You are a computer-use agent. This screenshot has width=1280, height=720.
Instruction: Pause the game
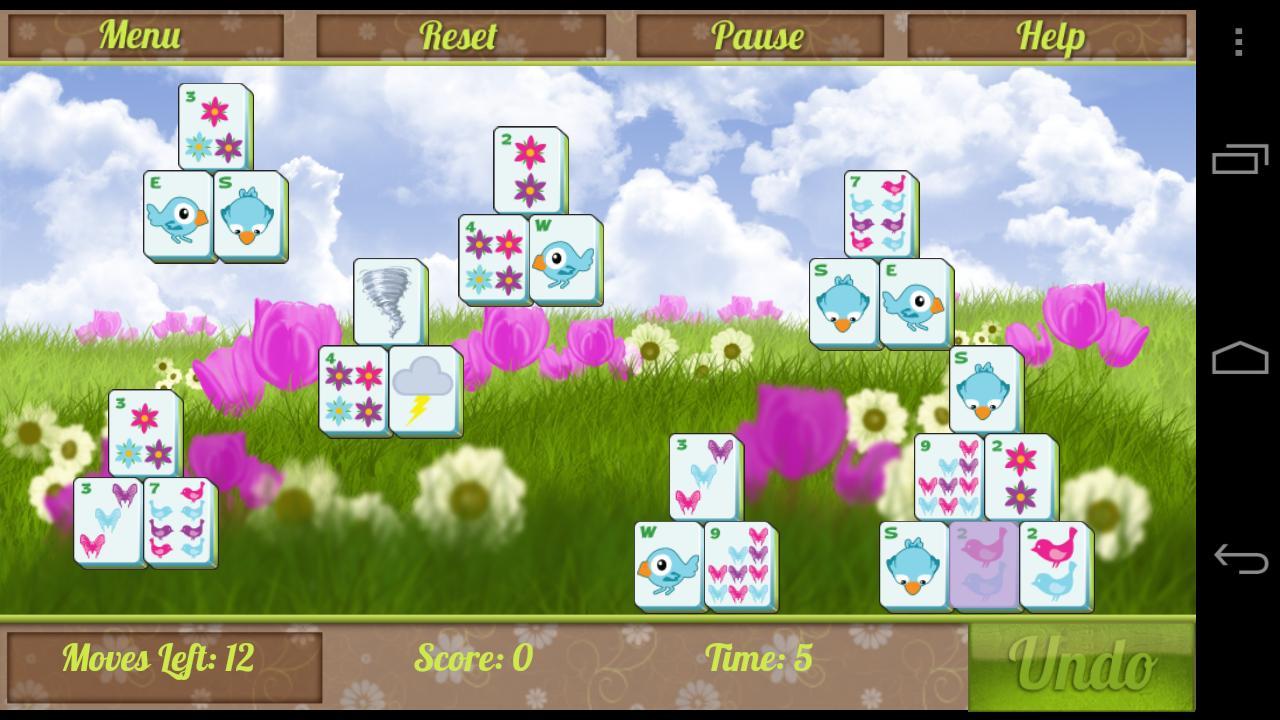tap(757, 35)
